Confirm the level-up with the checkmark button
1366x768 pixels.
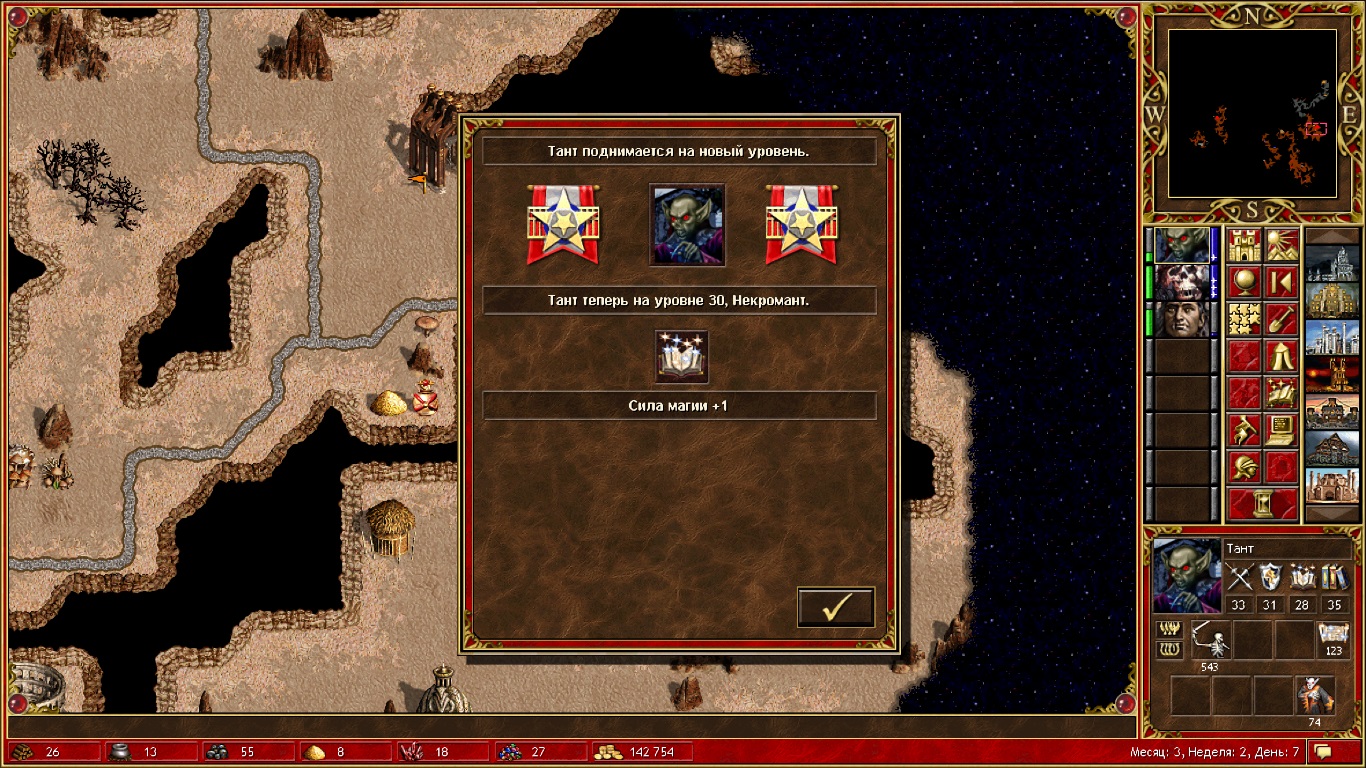pos(836,607)
